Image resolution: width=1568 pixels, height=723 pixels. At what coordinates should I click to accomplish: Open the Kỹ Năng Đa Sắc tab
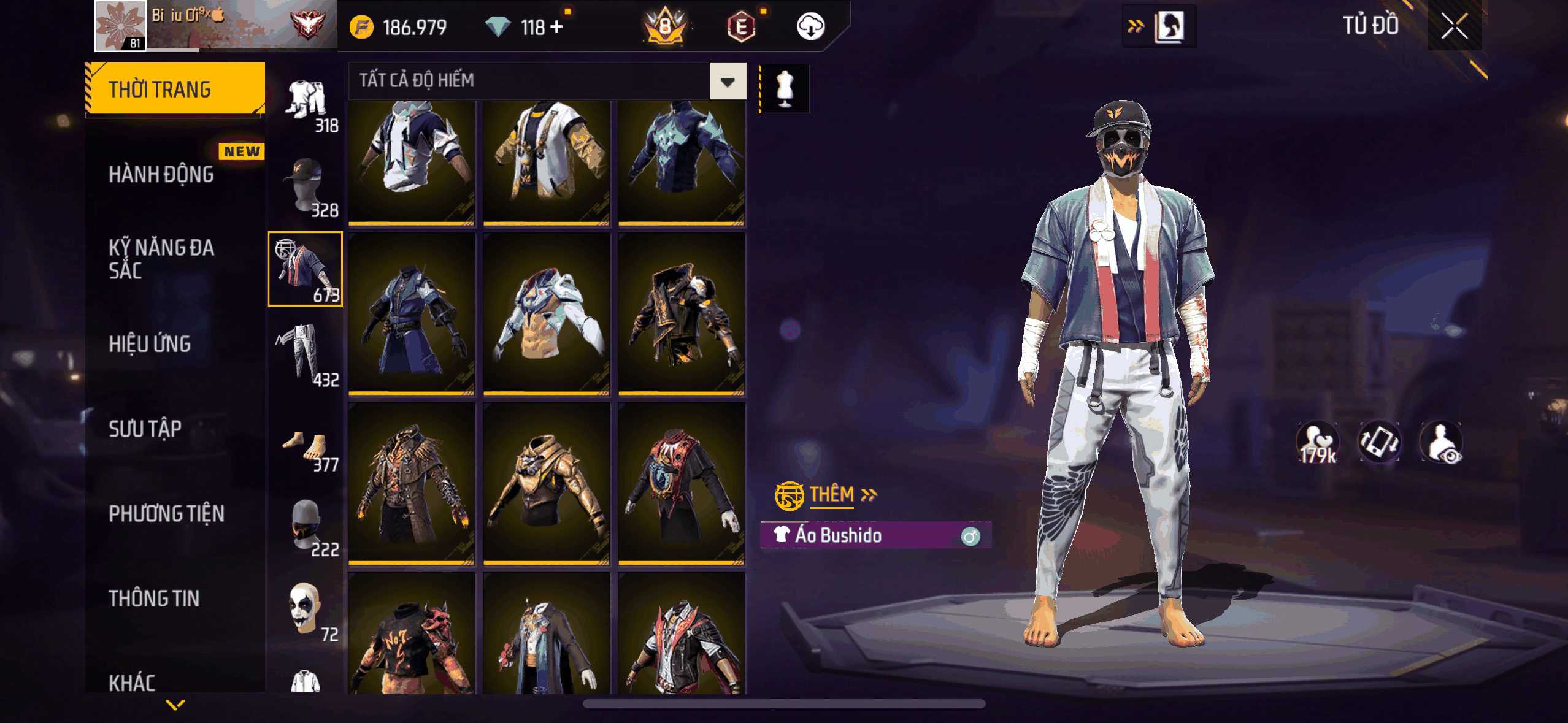pyautogui.click(x=161, y=259)
